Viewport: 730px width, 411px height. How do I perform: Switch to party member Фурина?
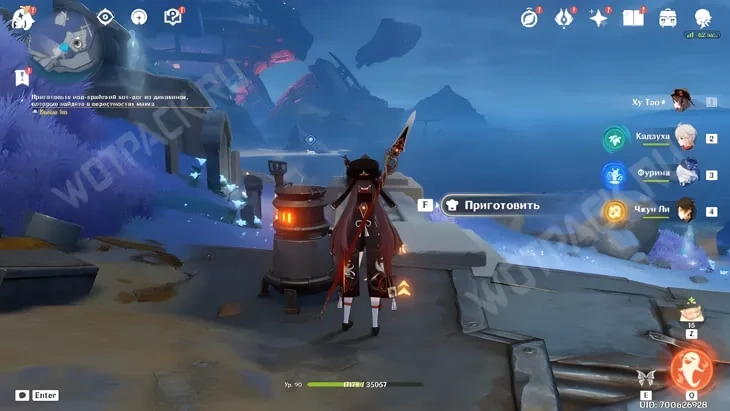[684, 174]
